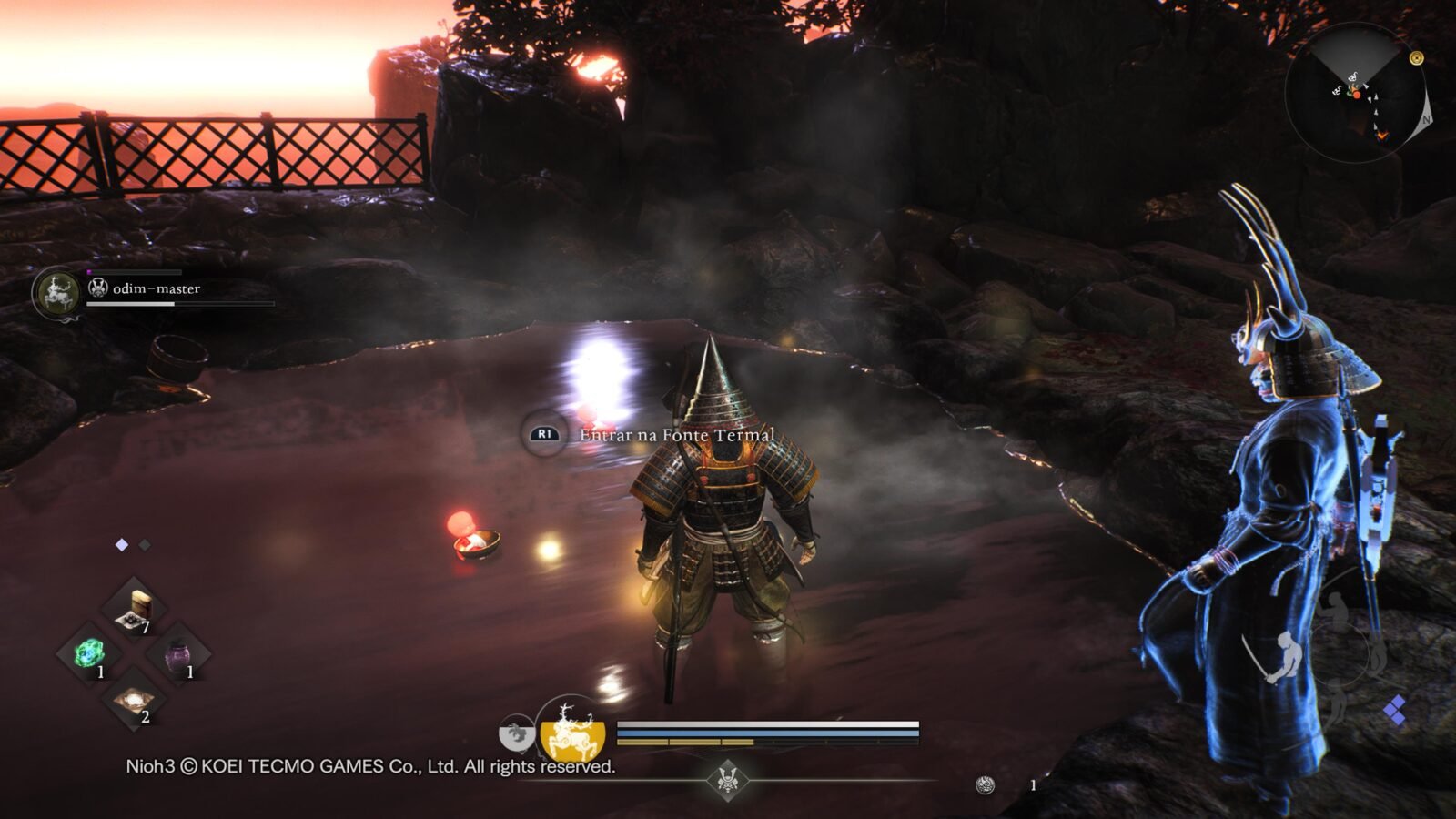Use the white powder quick item slot
The width and height of the screenshot is (1456, 819).
pos(134,699)
